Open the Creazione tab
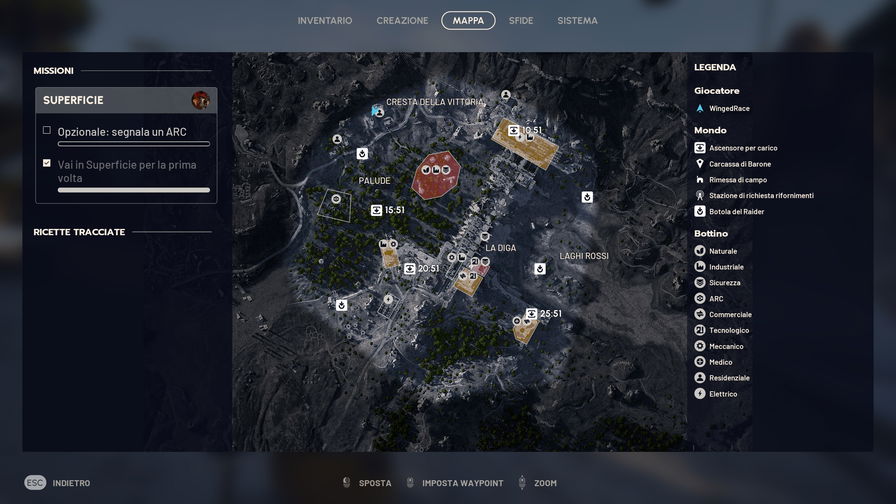This screenshot has width=896, height=504. pos(402,21)
